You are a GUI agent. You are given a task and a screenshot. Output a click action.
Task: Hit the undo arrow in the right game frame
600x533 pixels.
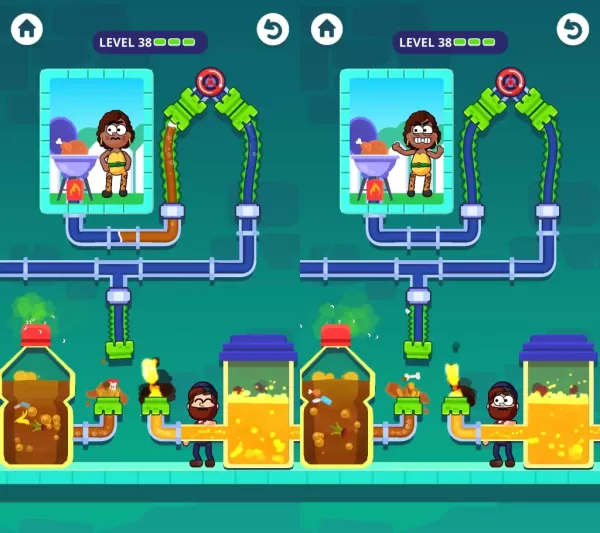[x=572, y=29]
